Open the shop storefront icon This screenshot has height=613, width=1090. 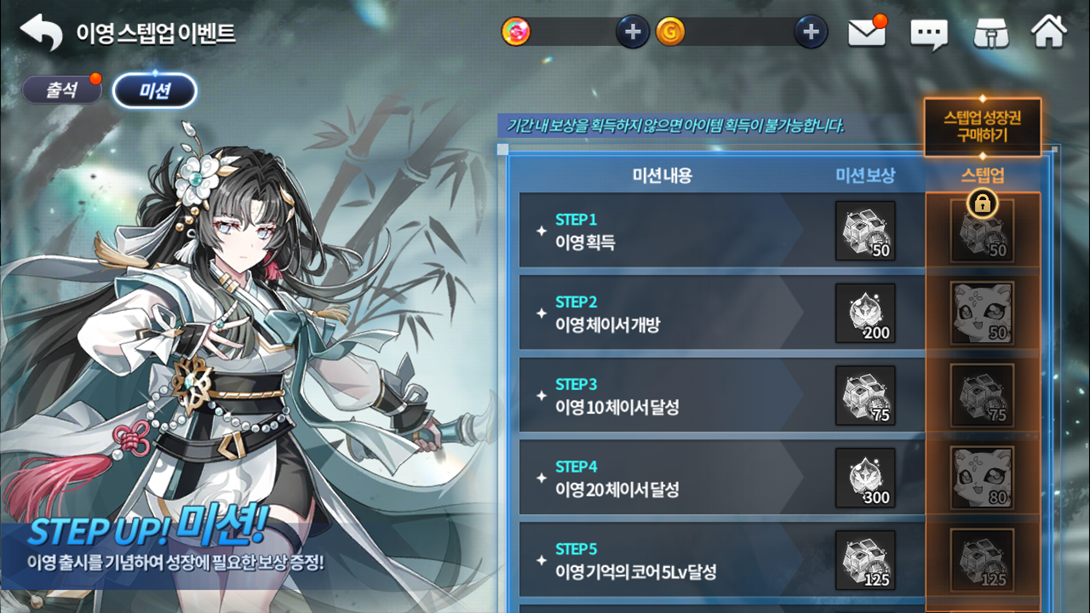coord(990,33)
